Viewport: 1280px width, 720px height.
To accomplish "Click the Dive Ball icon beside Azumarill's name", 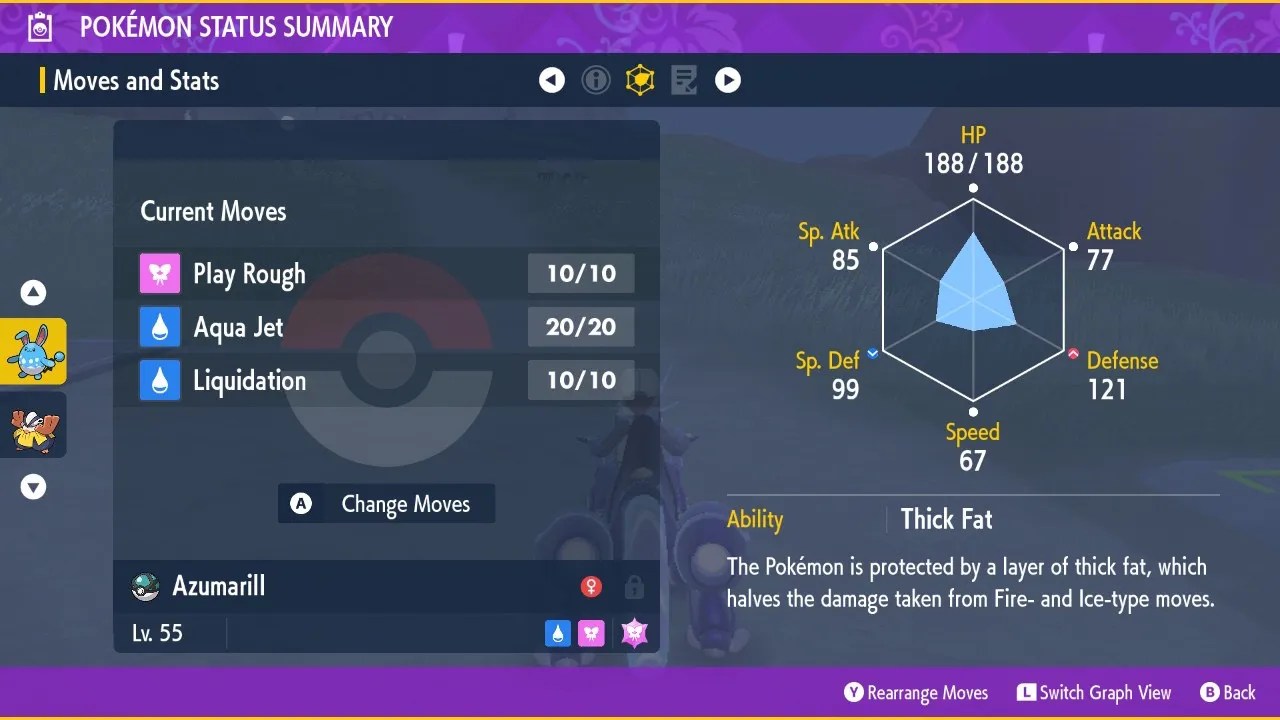I will (x=146, y=586).
